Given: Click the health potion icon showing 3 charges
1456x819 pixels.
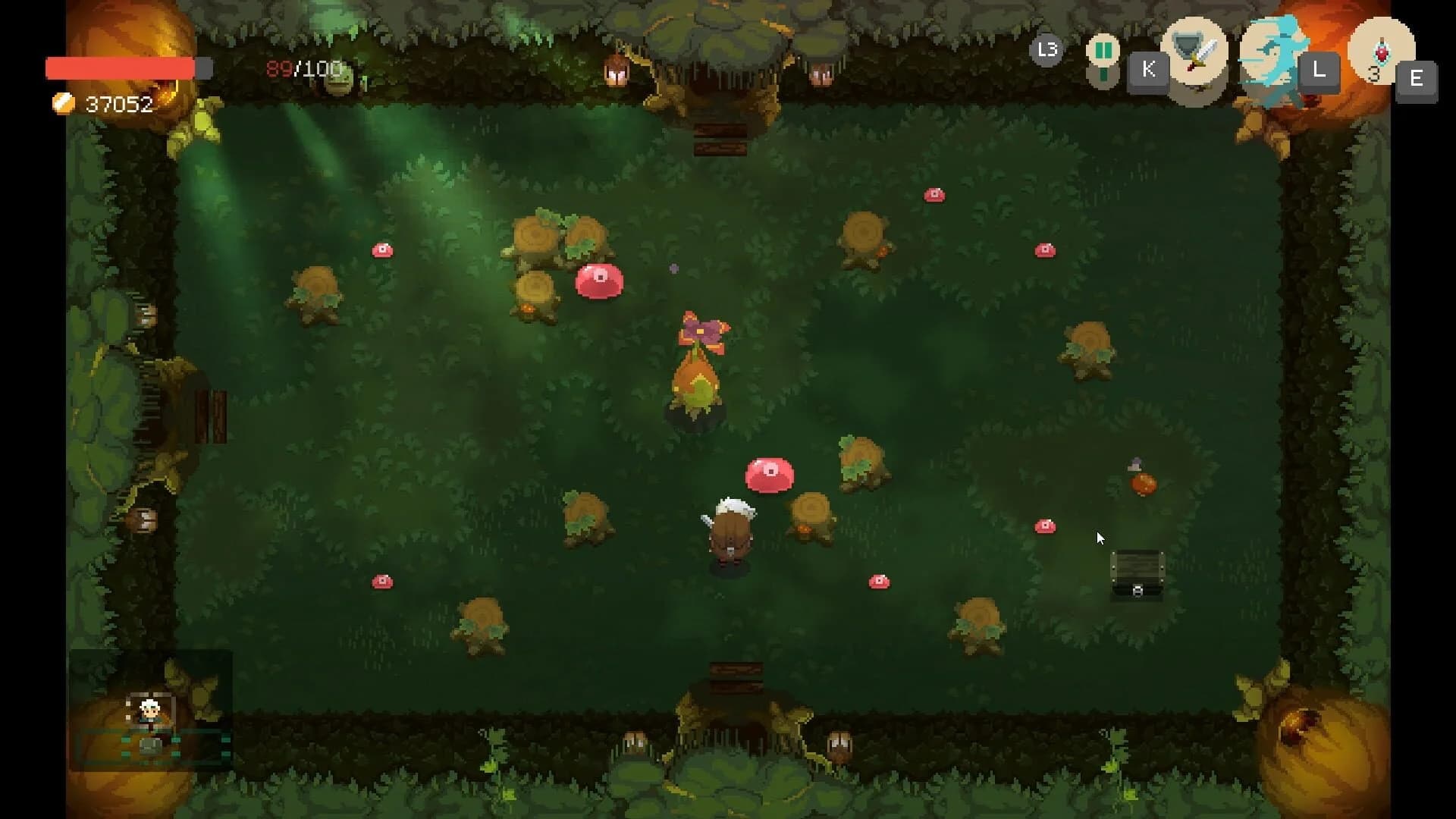Looking at the screenshot, I should (1380, 53).
